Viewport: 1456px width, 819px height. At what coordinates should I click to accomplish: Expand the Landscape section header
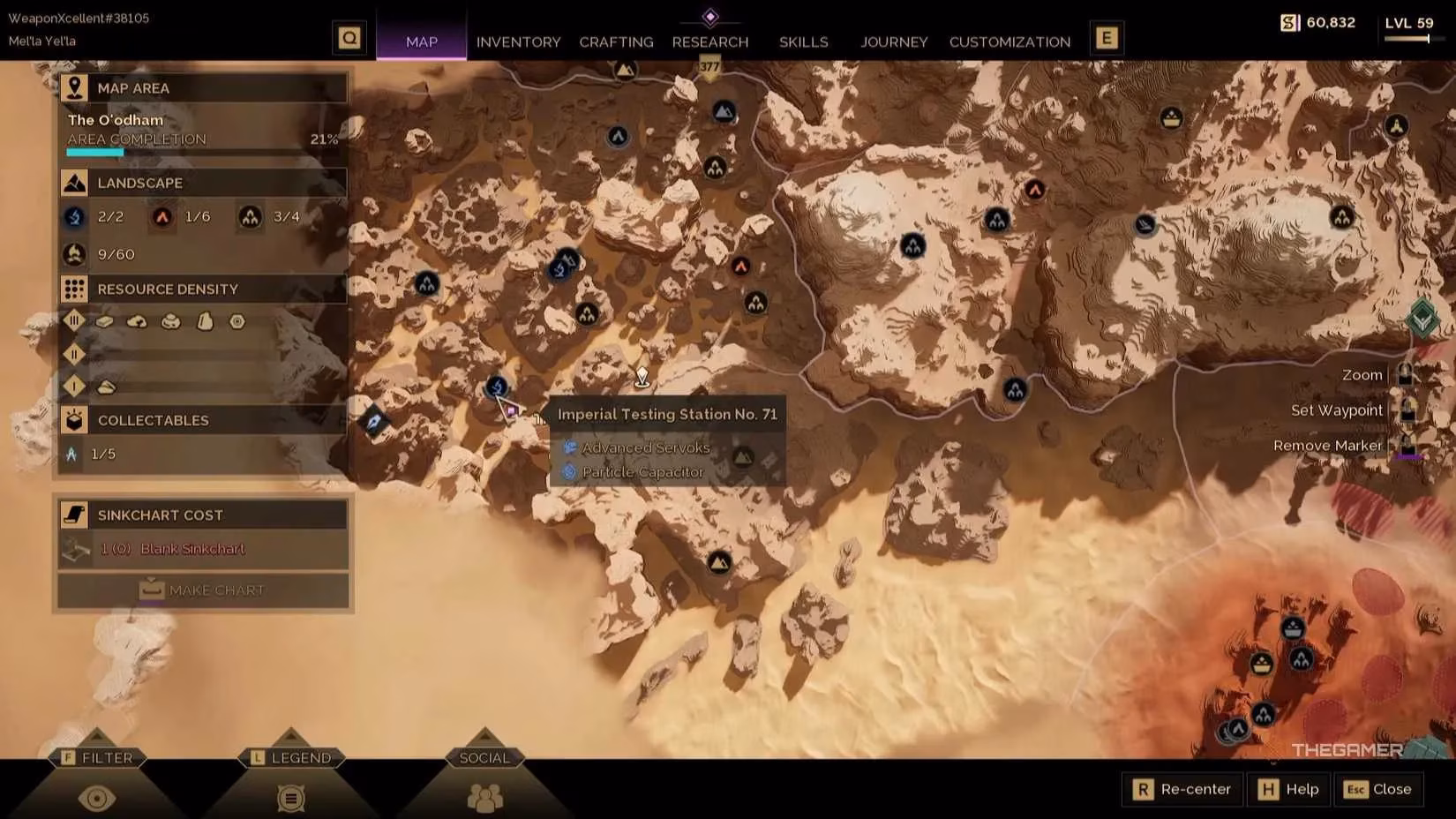click(203, 183)
